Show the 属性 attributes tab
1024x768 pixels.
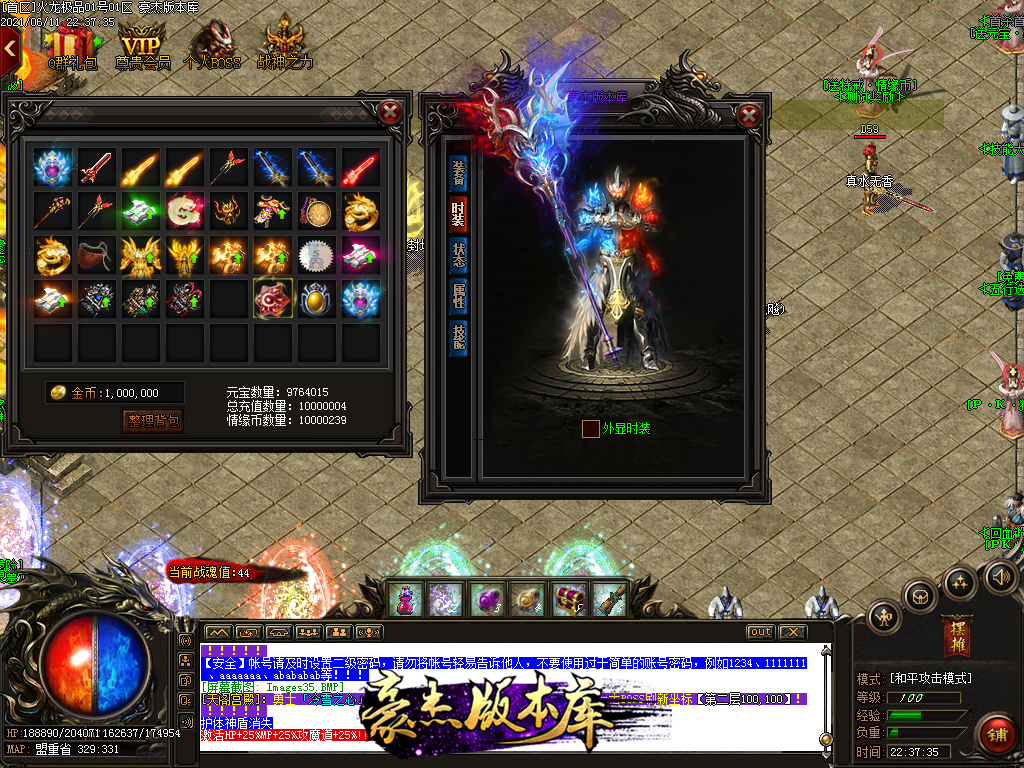click(458, 295)
